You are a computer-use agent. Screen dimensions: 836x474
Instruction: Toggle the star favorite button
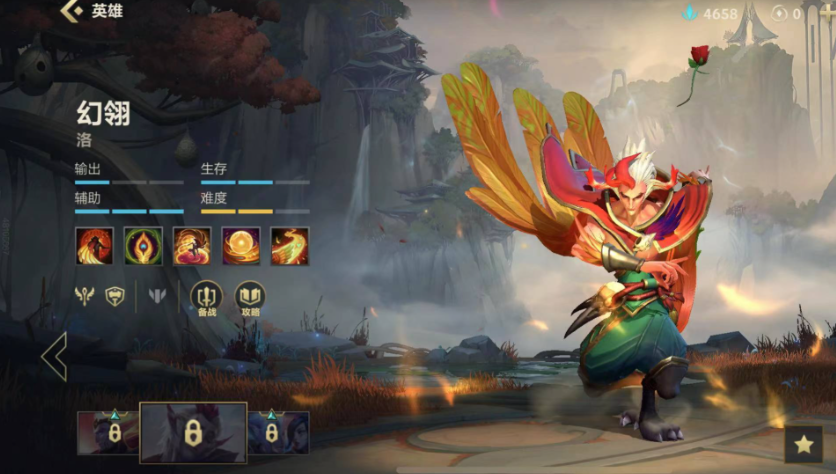[x=803, y=445]
